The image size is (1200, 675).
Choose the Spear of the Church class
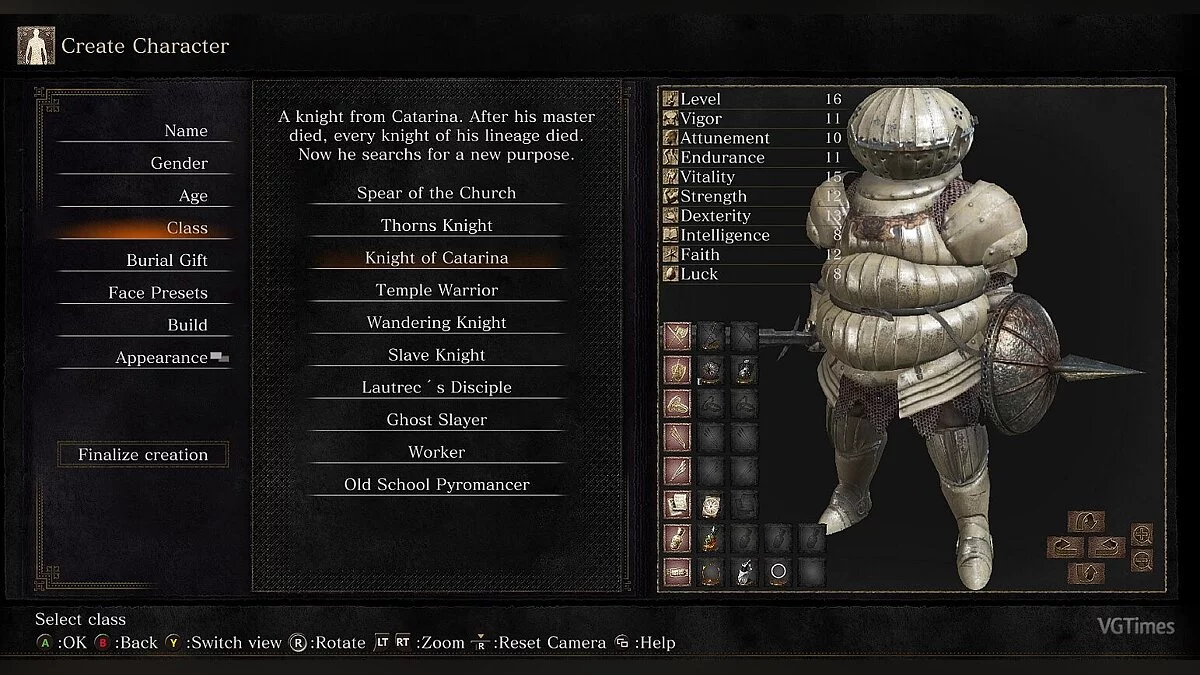click(436, 193)
